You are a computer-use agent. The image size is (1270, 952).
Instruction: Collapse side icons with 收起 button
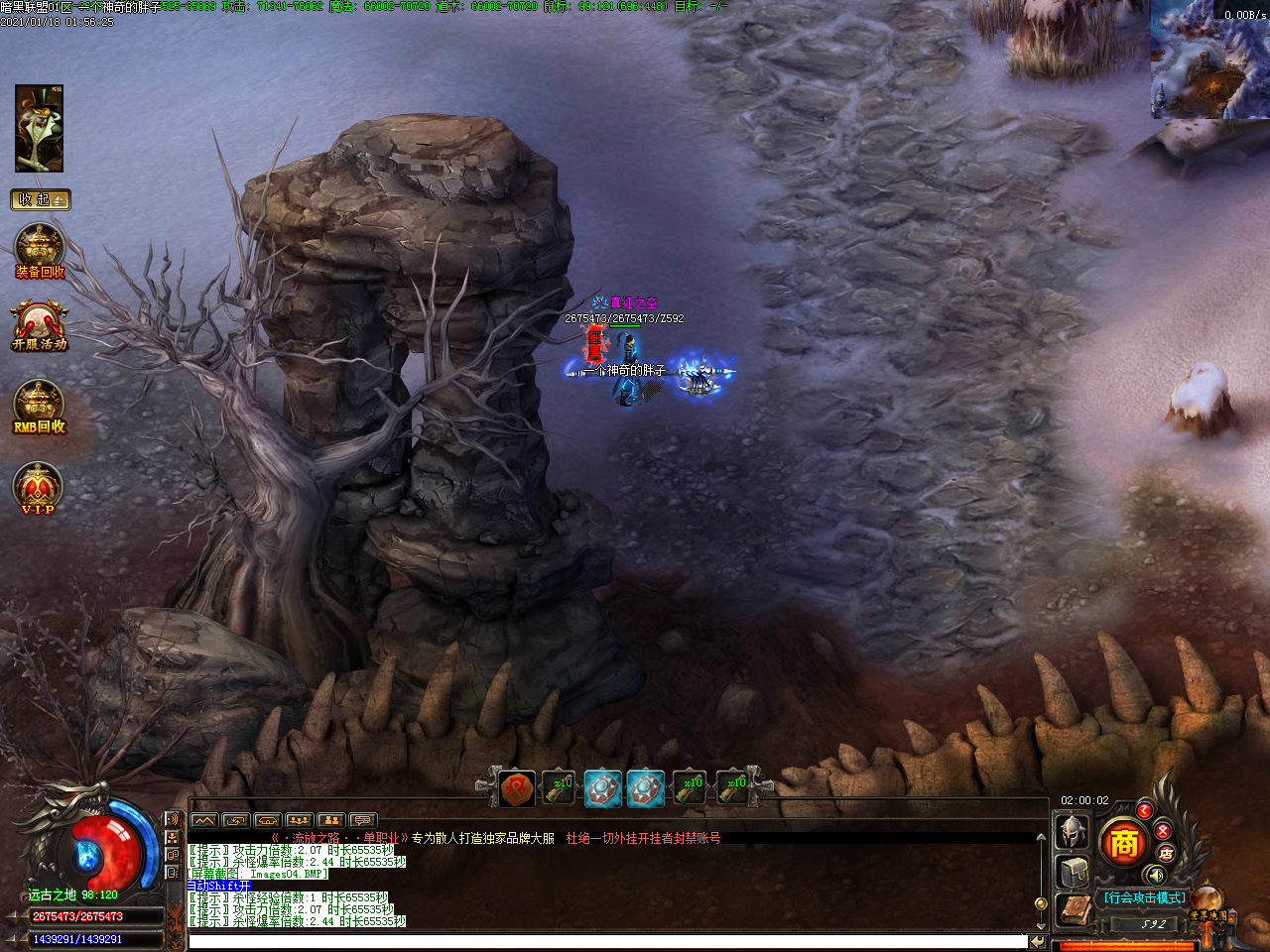tap(40, 199)
